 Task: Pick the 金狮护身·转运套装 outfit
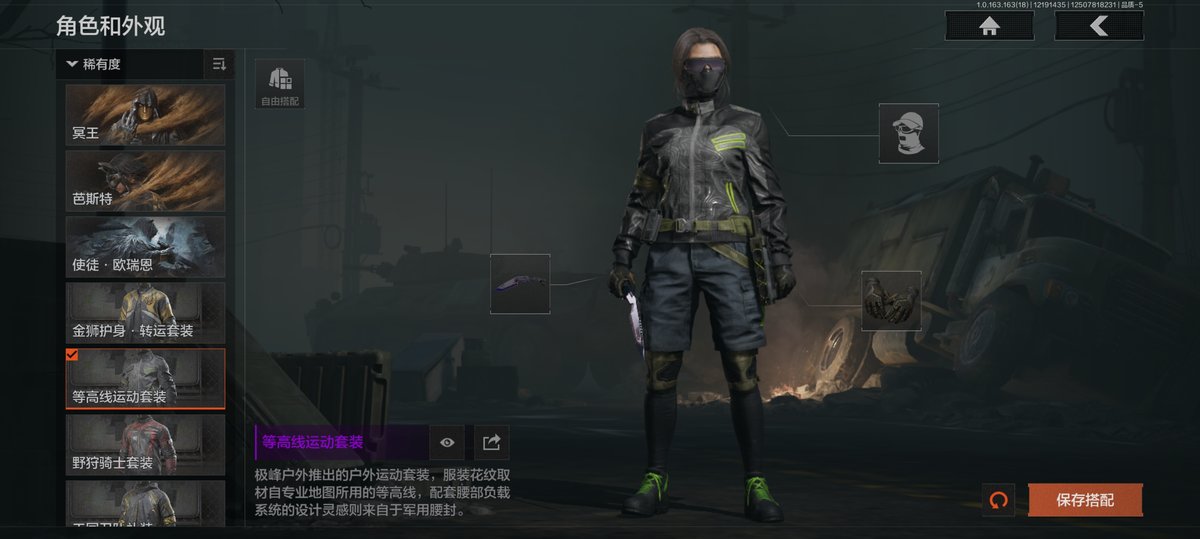pyautogui.click(x=145, y=313)
